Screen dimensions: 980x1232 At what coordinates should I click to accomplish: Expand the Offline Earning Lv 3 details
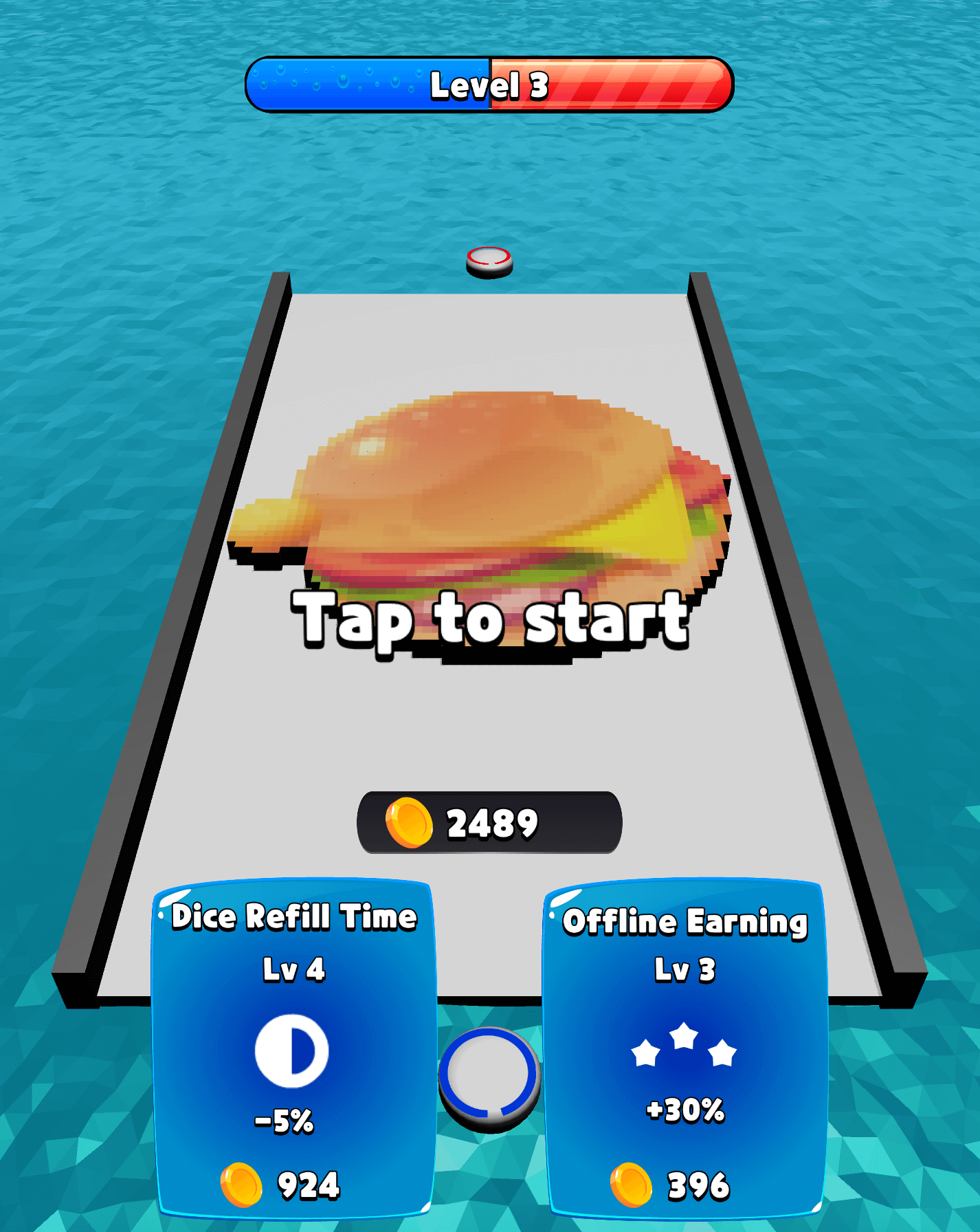point(684,971)
